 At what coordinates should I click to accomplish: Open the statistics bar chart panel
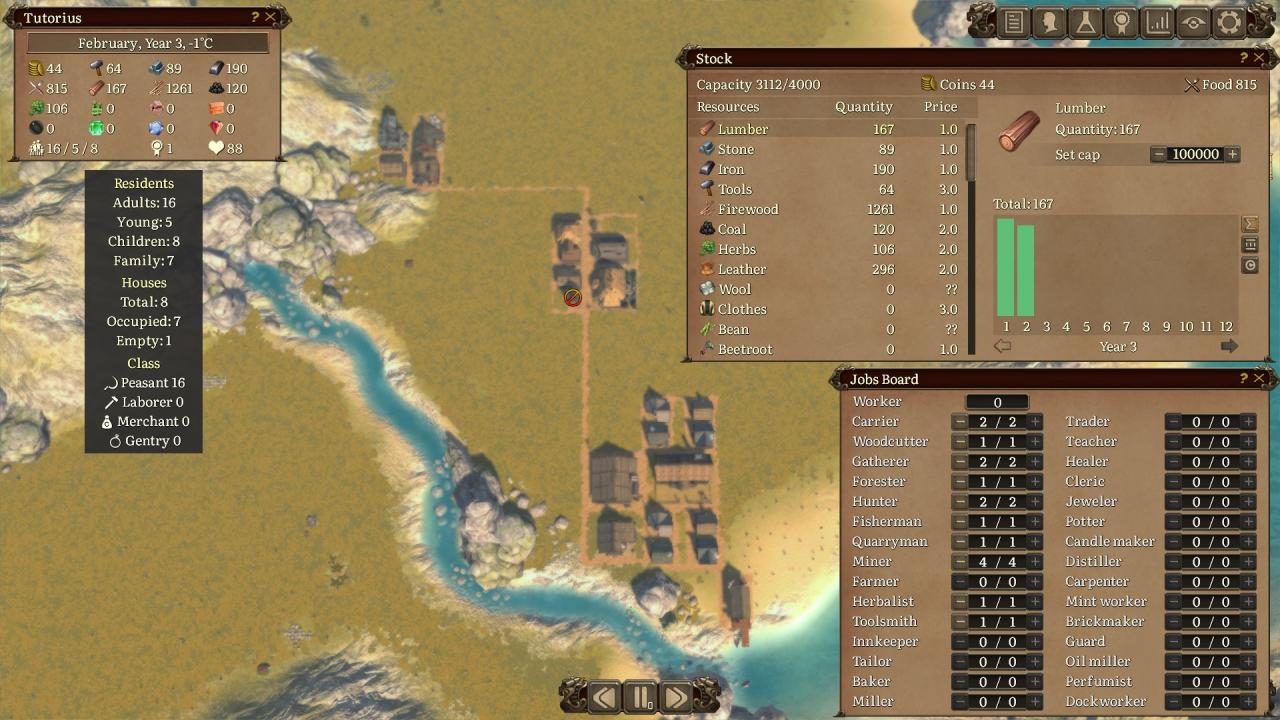[x=1158, y=22]
